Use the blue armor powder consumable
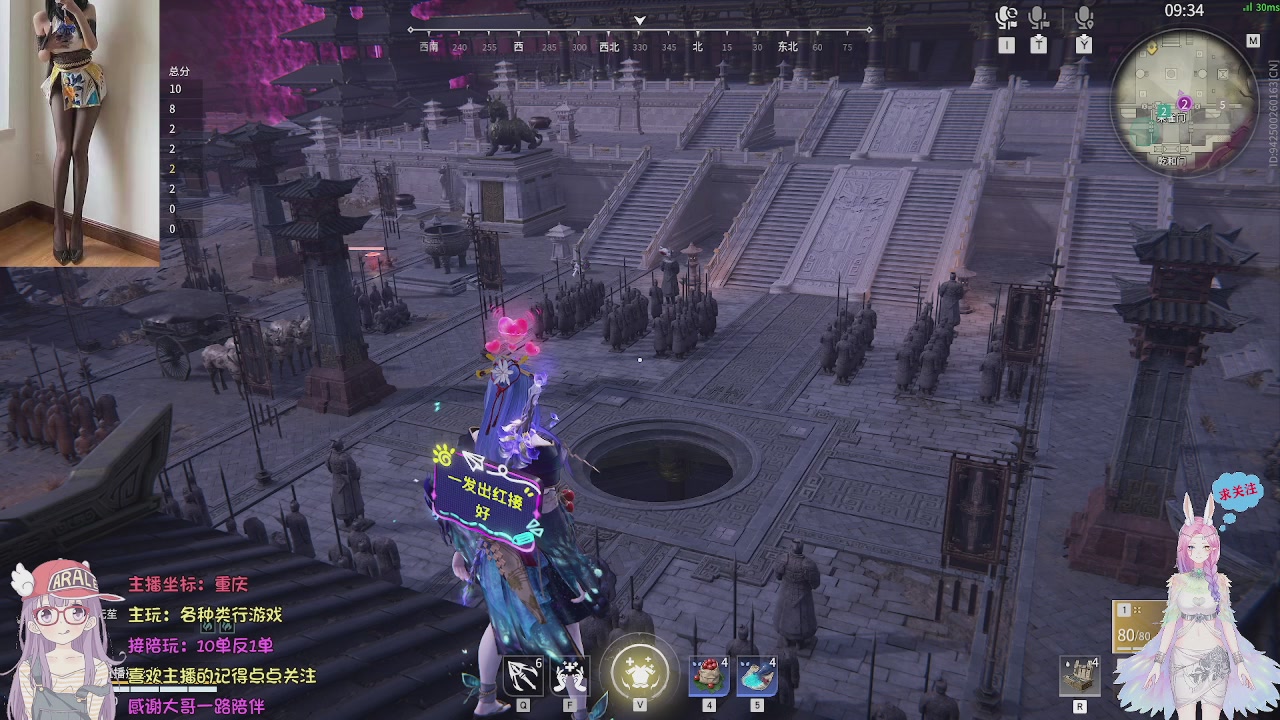The image size is (1280, 720). tap(757, 676)
